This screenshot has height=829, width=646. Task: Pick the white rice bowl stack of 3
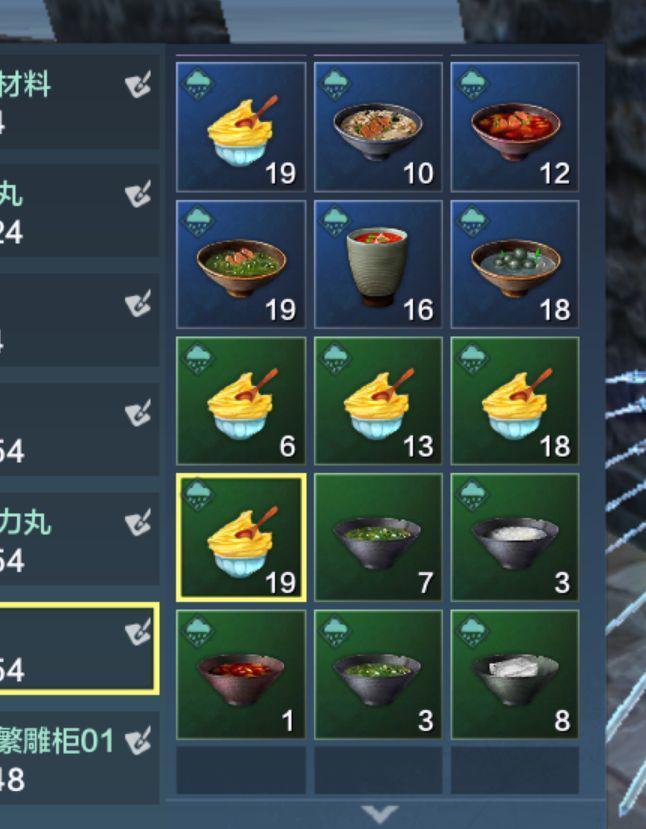point(515,538)
